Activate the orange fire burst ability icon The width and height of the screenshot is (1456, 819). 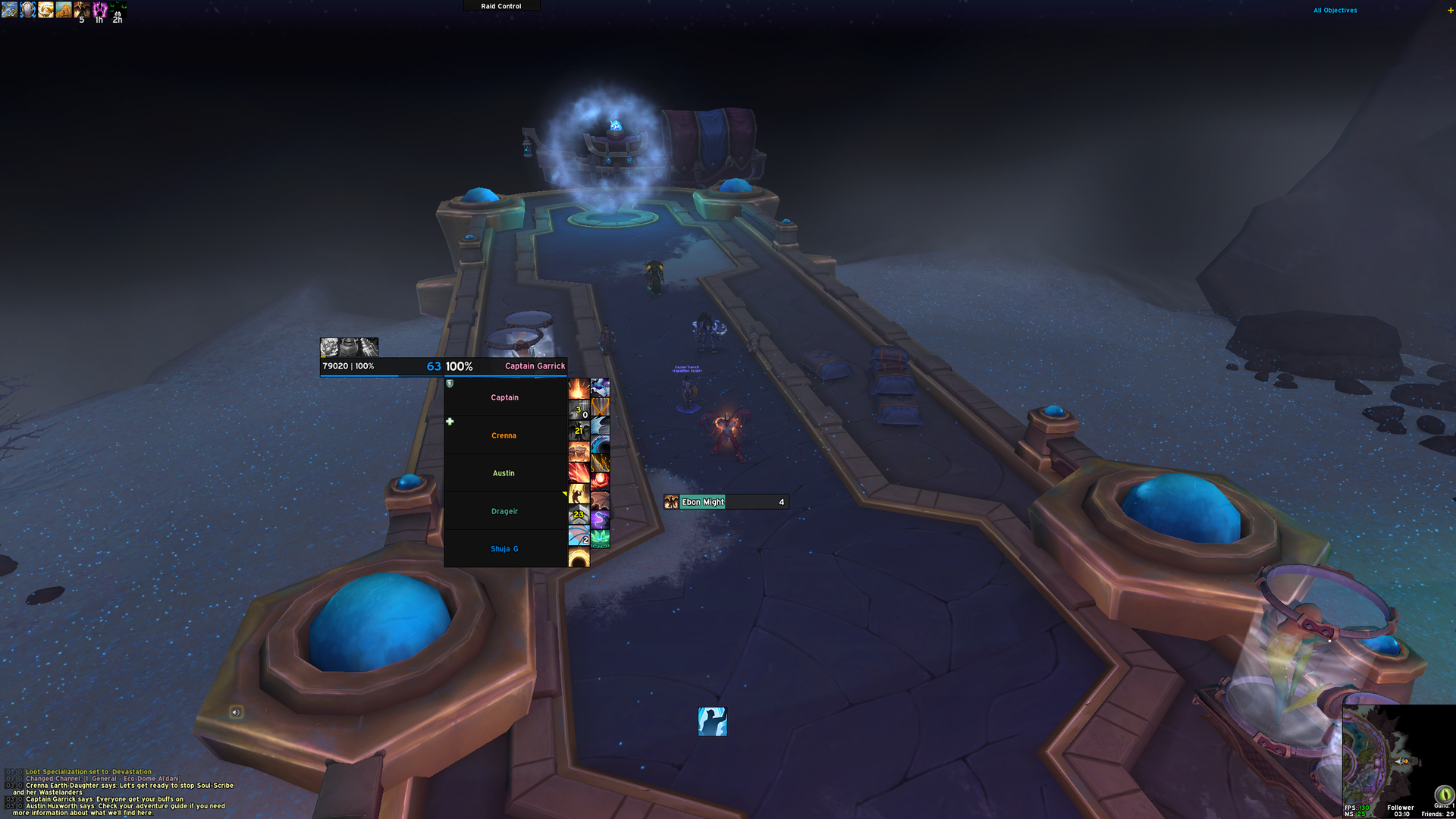(579, 389)
